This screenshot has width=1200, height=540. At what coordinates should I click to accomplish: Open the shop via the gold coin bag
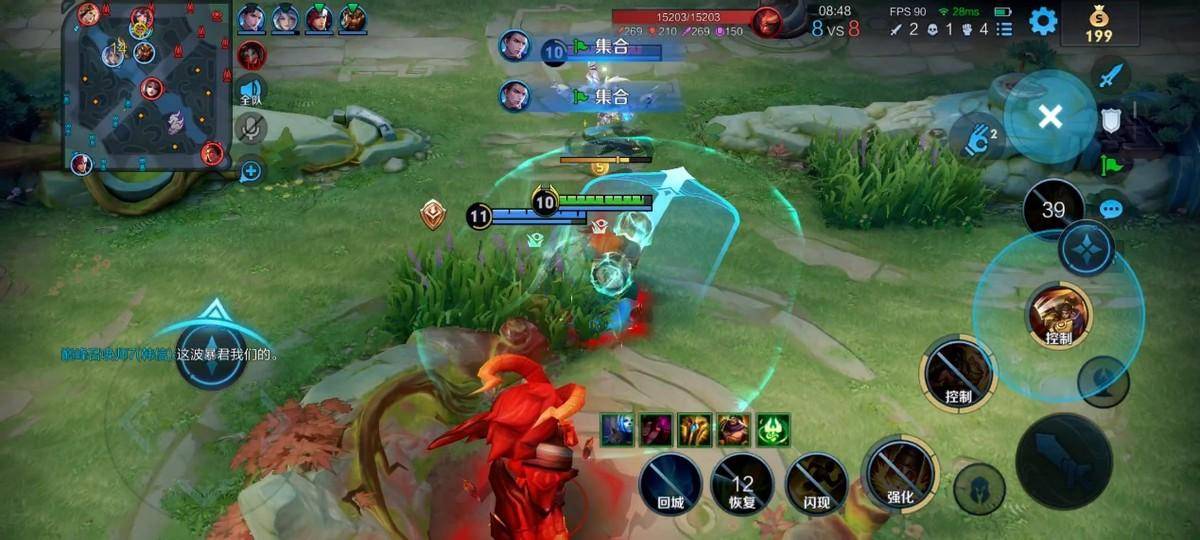point(1099,24)
